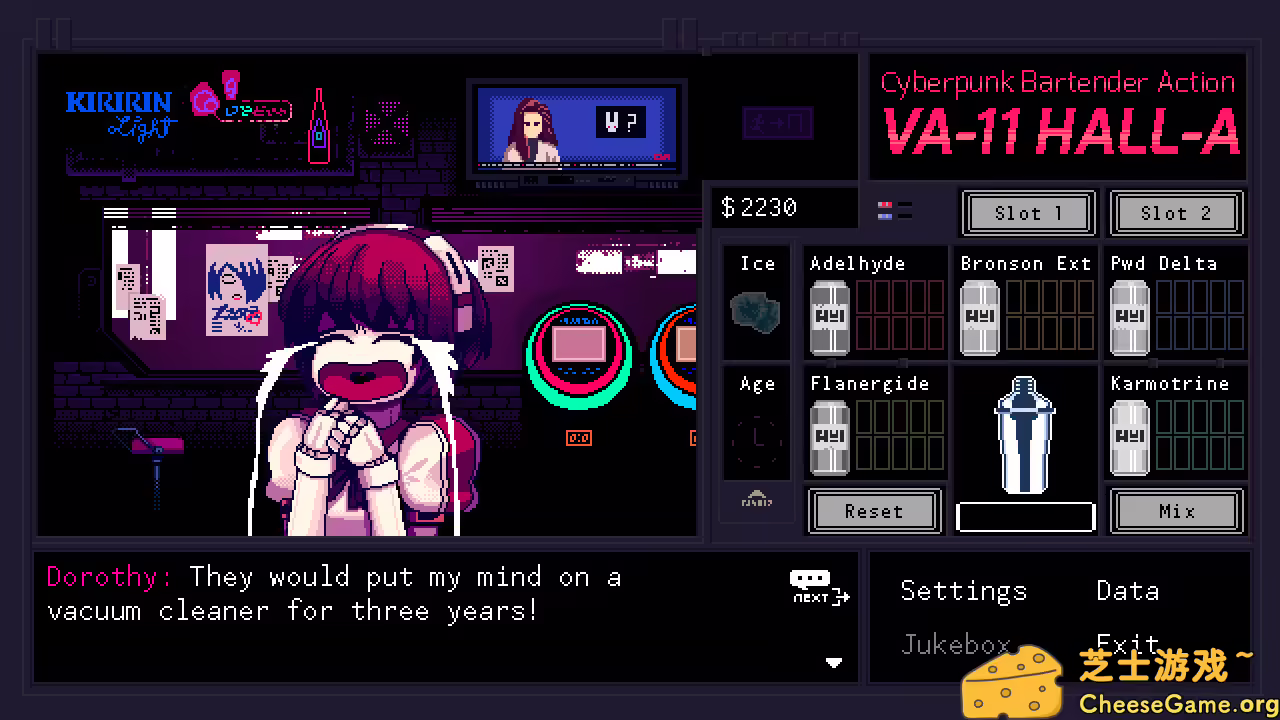Click the small pyramid icon under Age

click(x=756, y=500)
